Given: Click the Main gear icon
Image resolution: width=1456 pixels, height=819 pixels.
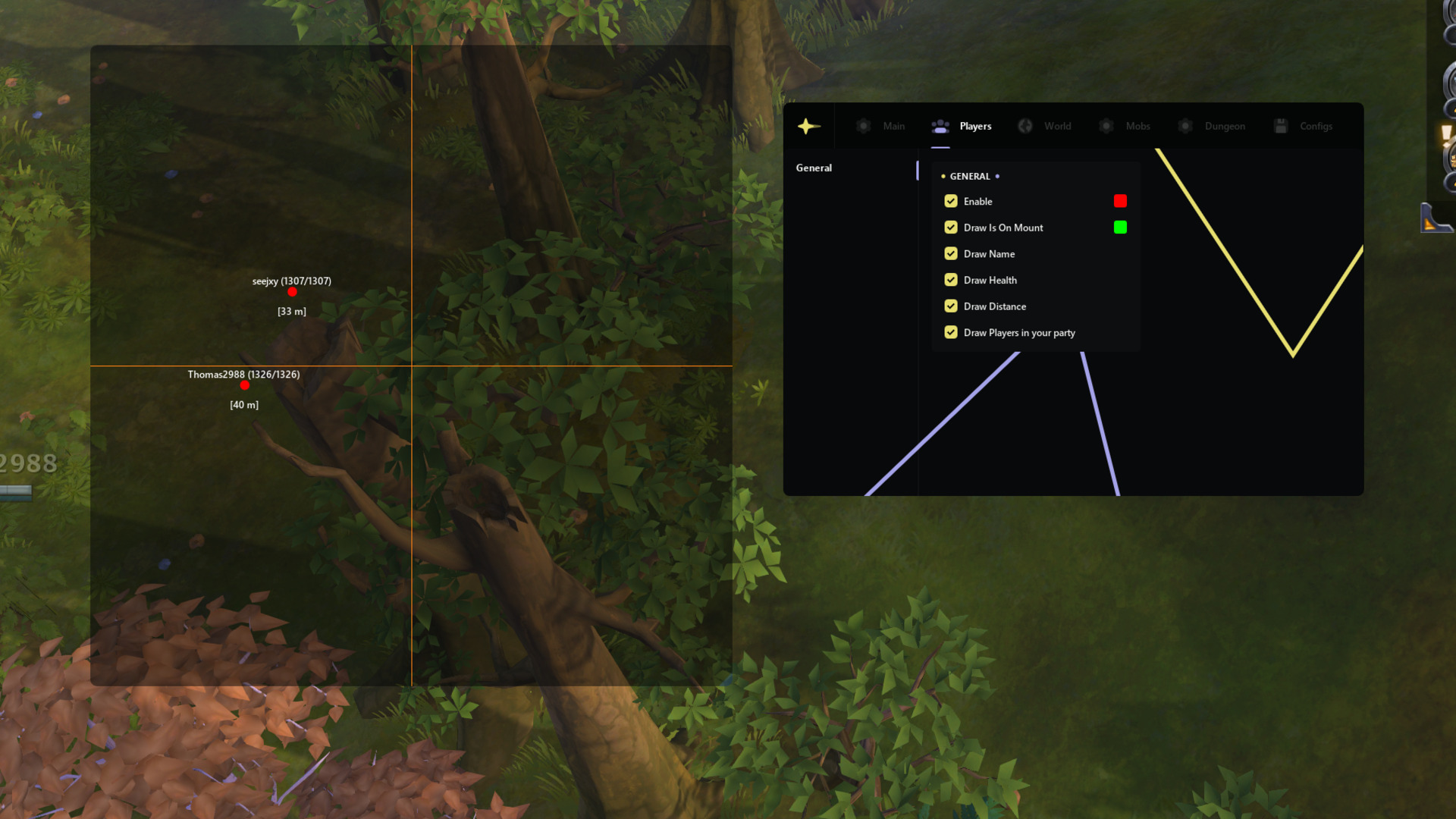Looking at the screenshot, I should tap(863, 126).
